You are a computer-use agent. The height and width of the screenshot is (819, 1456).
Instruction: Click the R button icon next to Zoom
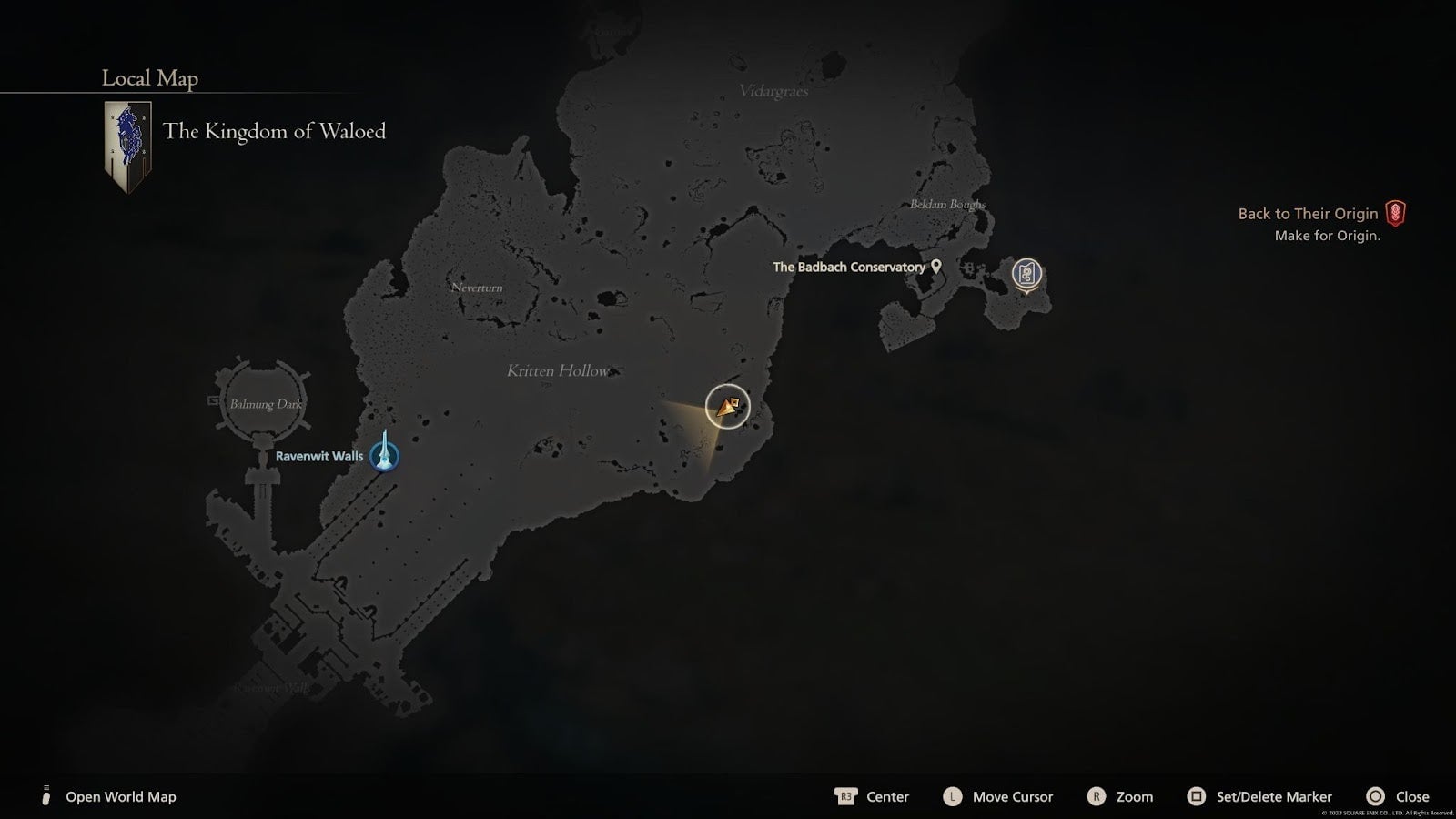(1097, 796)
